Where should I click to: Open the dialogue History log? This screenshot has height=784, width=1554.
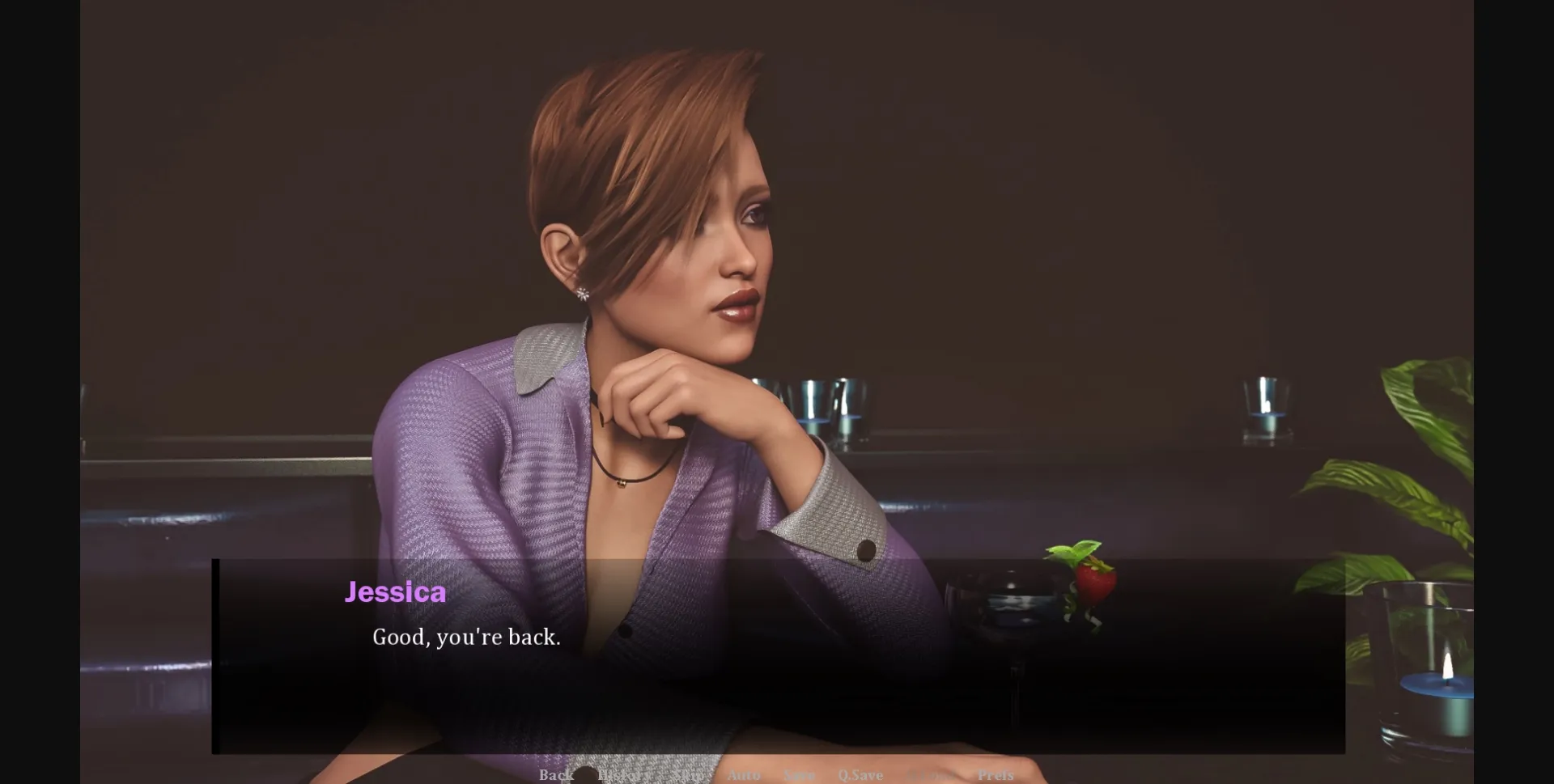click(624, 775)
